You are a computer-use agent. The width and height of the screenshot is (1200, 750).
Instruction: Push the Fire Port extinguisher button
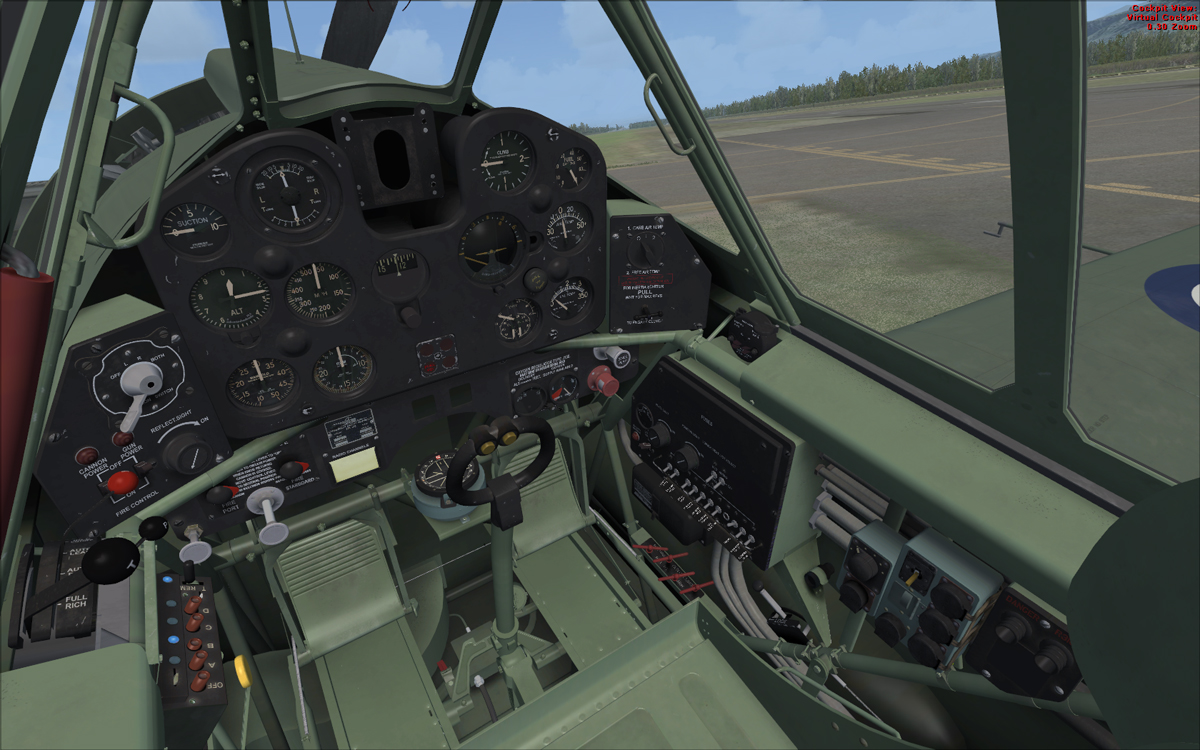click(x=219, y=494)
